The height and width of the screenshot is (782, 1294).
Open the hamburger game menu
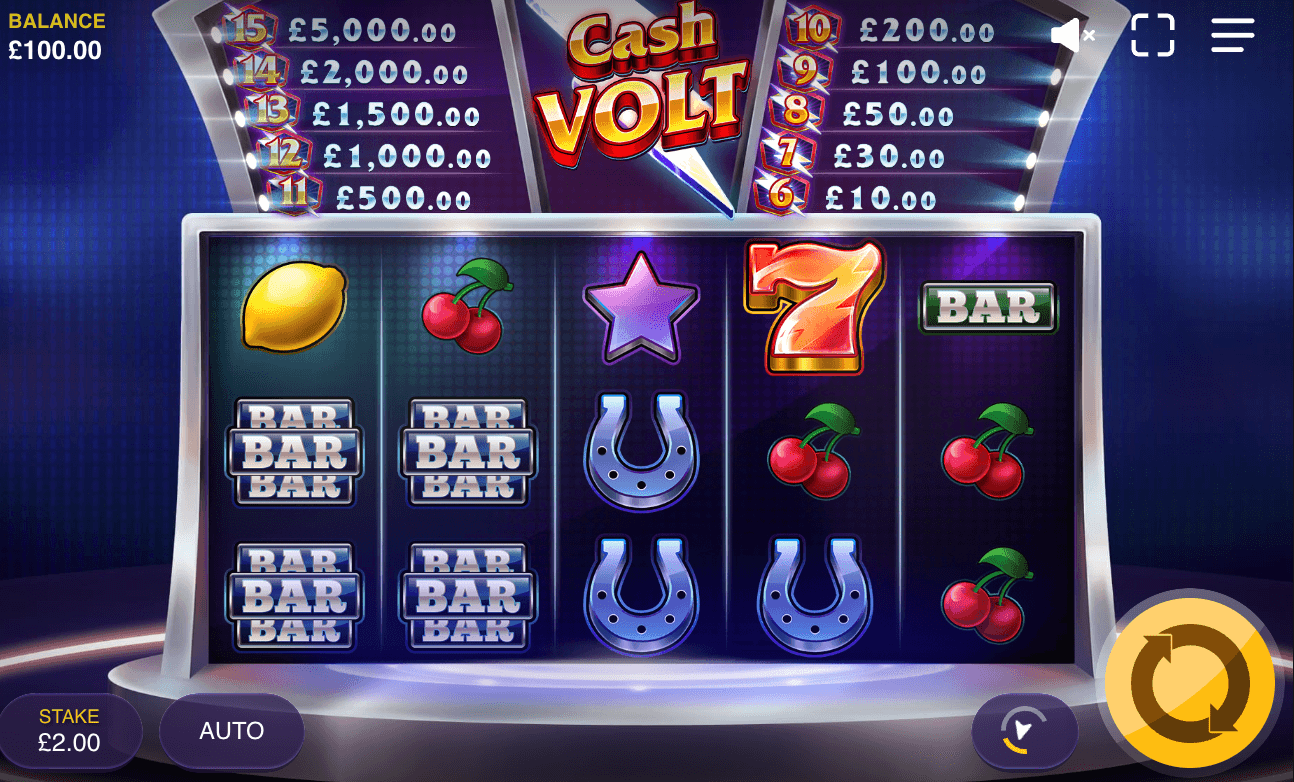[x=1232, y=35]
